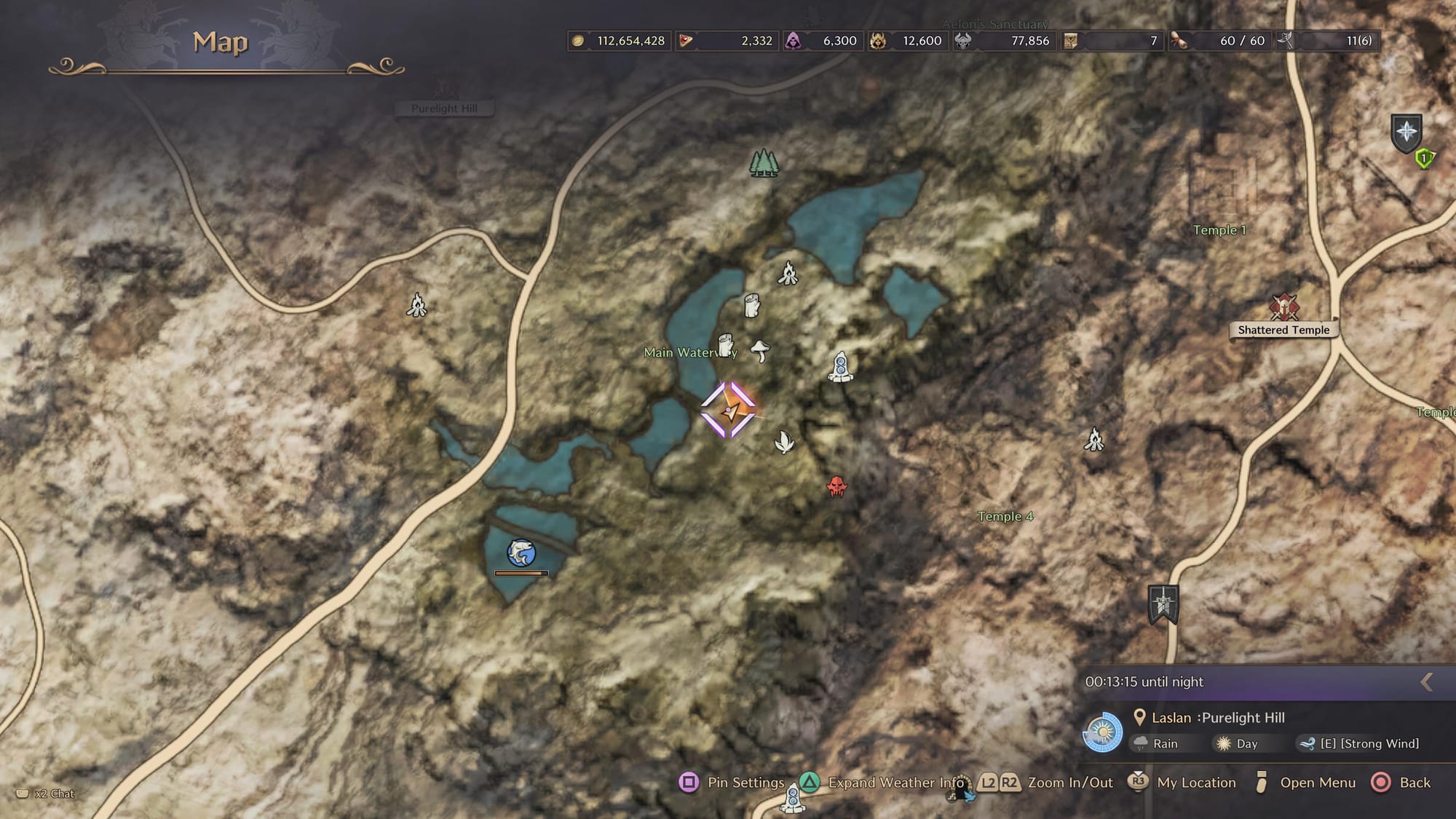Select the blue star shield marker
The width and height of the screenshot is (1456, 819).
pyautogui.click(x=1406, y=132)
